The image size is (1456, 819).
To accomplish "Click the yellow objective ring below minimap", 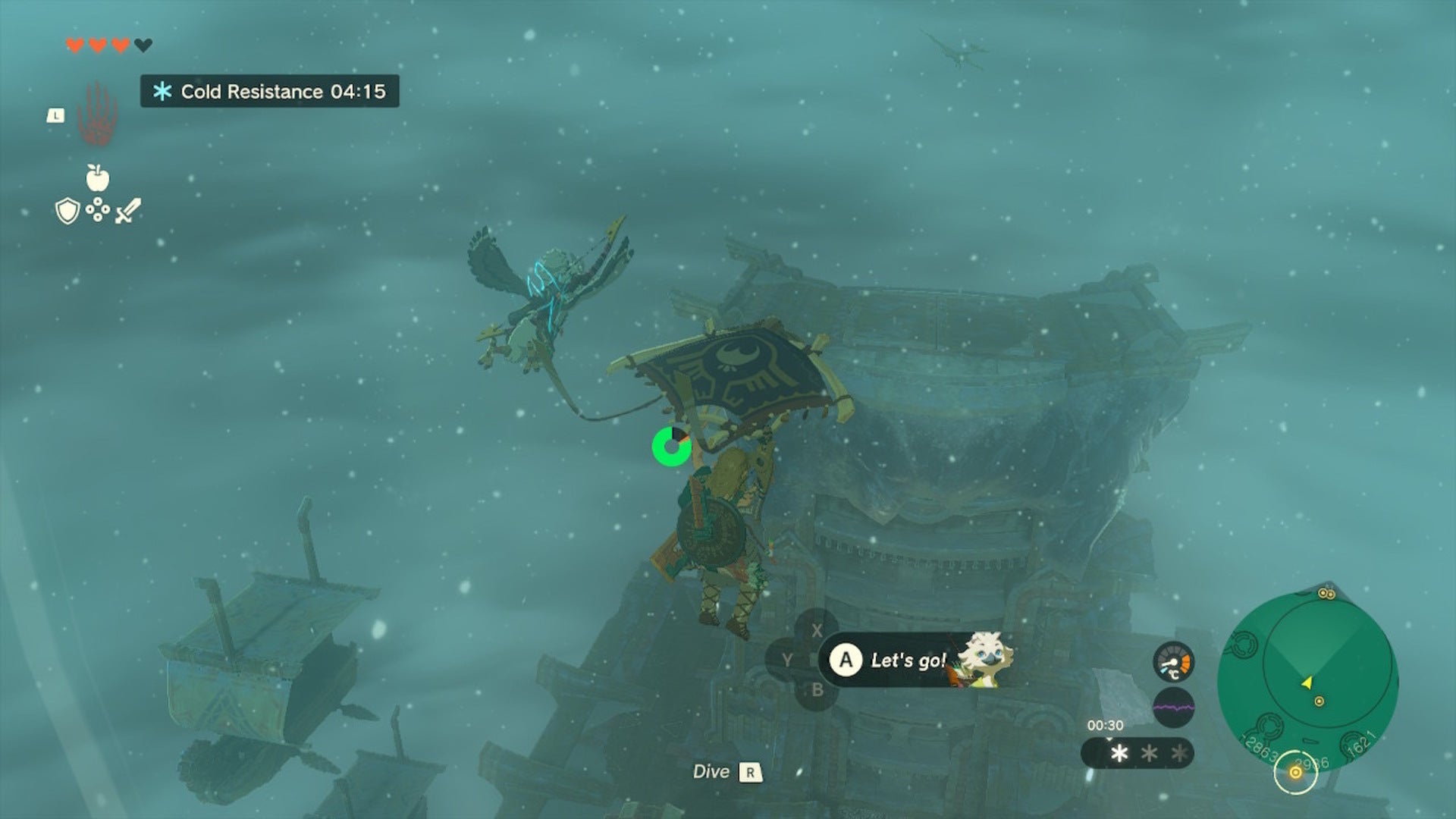I will (x=1295, y=773).
